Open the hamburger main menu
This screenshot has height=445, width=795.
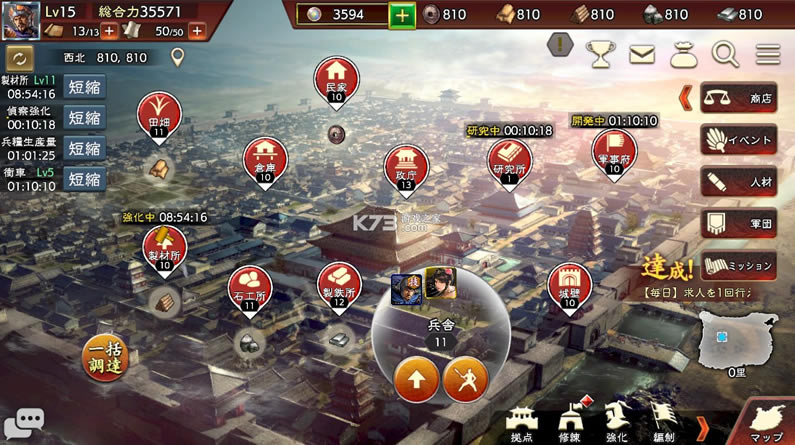point(768,54)
